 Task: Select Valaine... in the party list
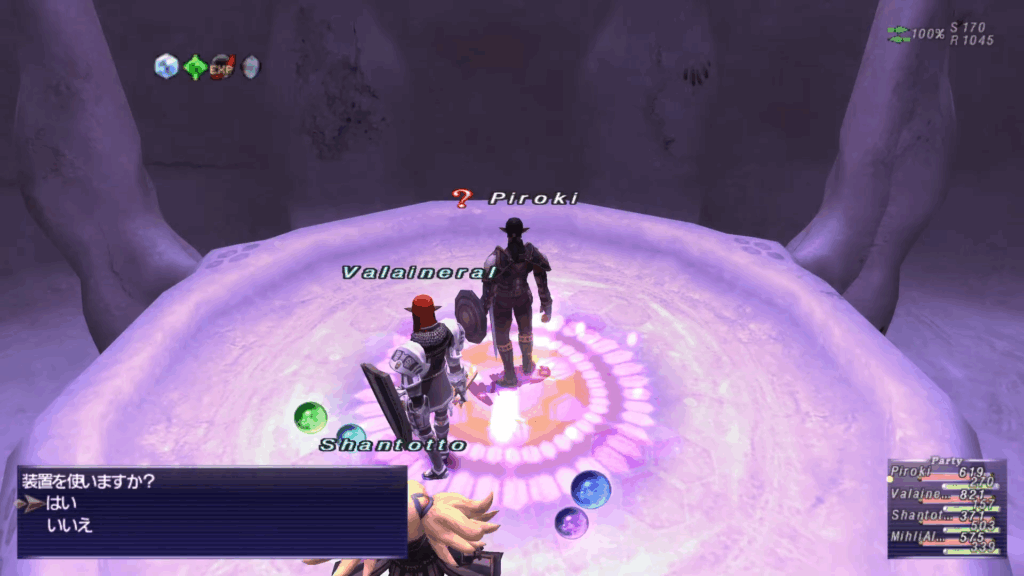pos(914,494)
